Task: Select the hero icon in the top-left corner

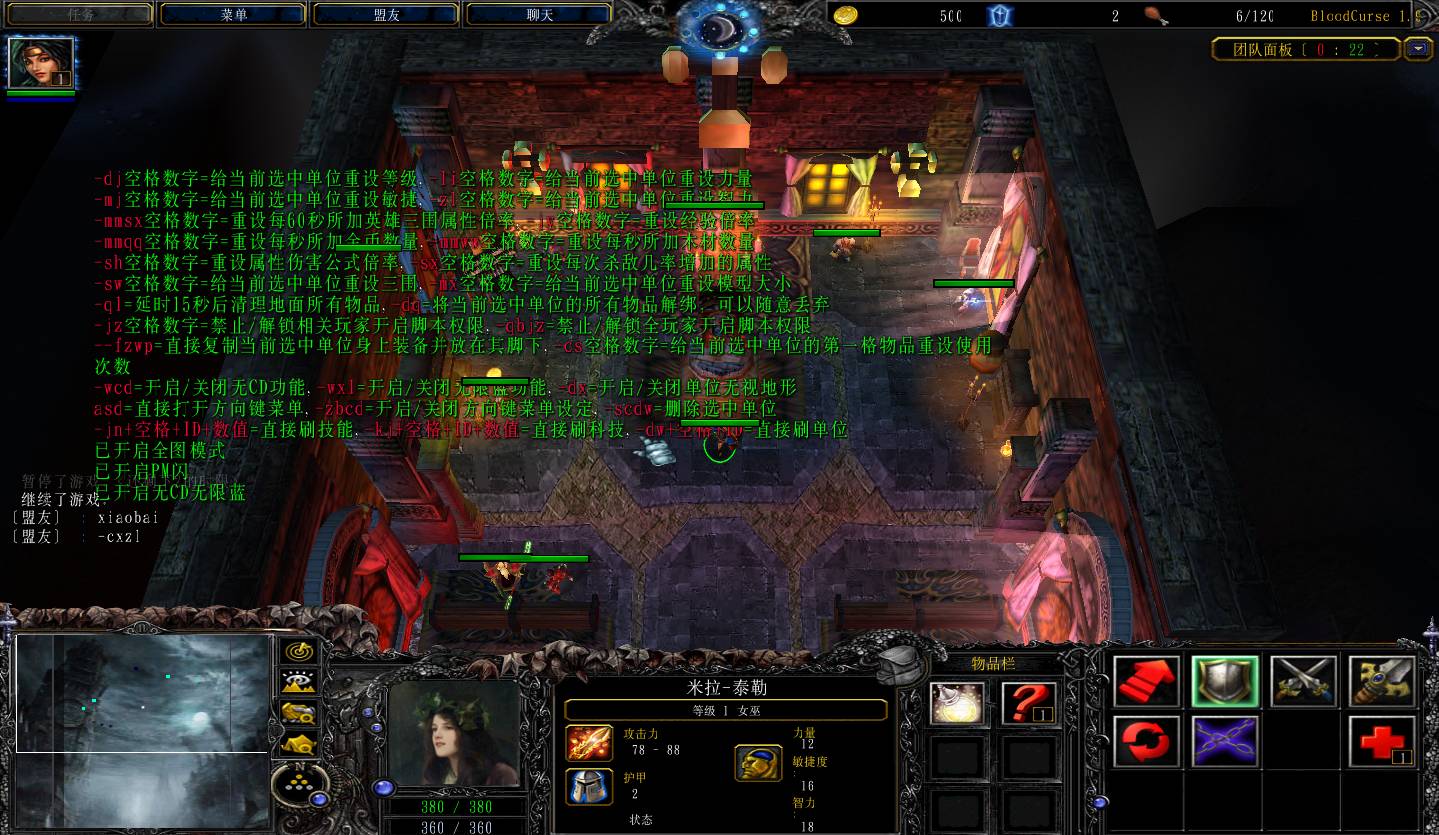Action: (41, 63)
